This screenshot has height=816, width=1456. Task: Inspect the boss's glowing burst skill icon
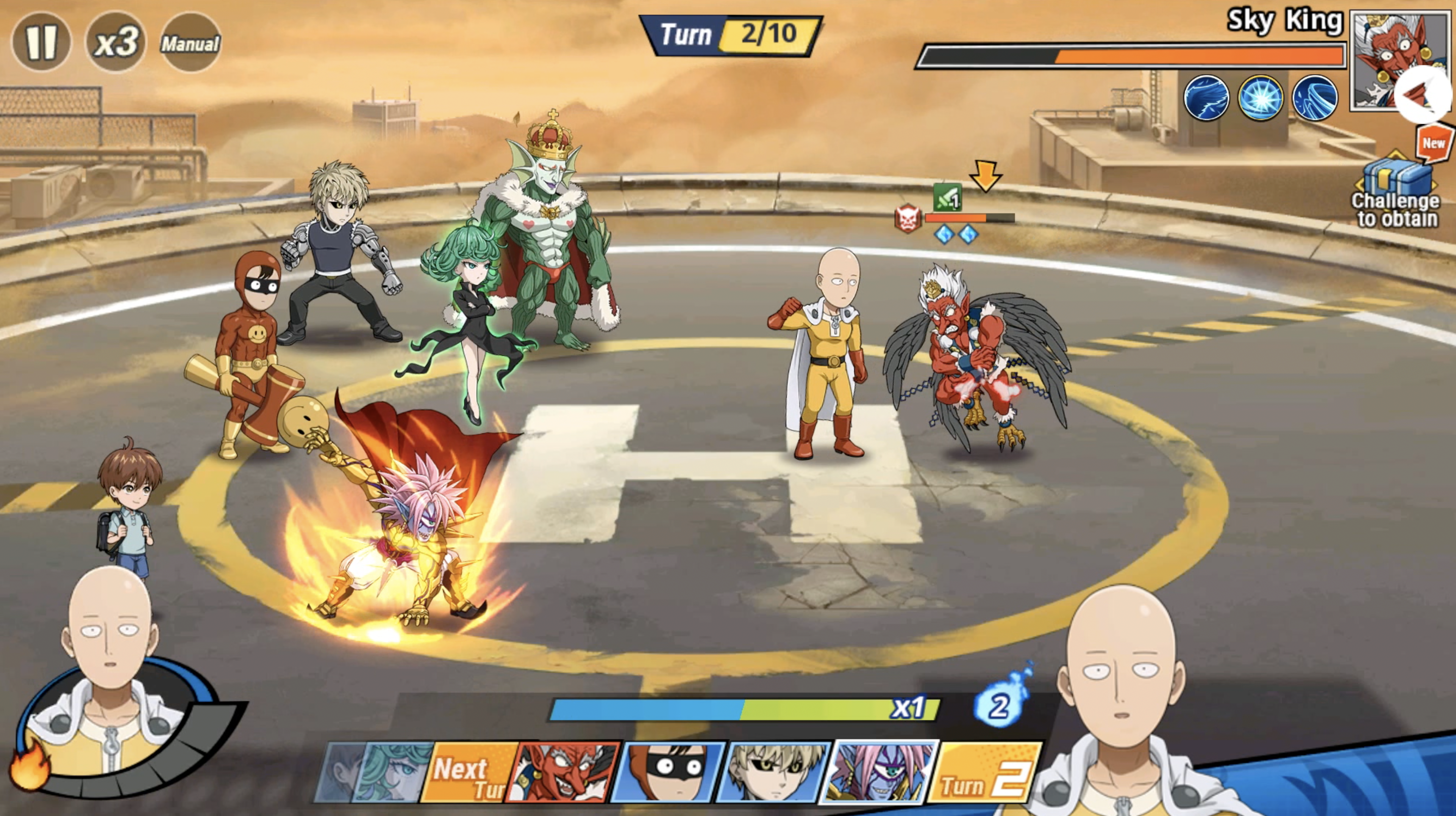click(1260, 98)
